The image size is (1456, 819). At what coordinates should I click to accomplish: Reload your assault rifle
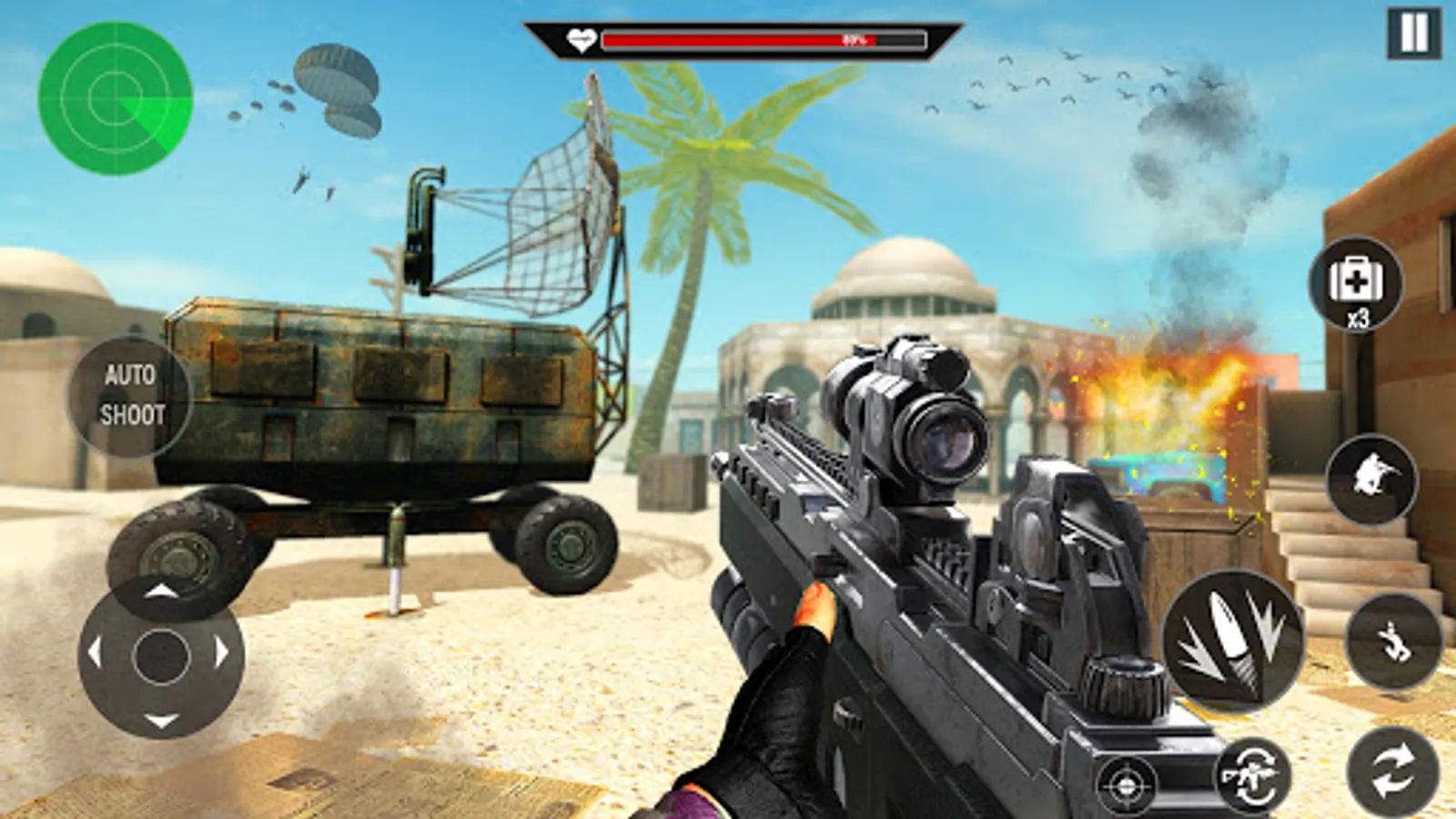pyautogui.click(x=1256, y=775)
